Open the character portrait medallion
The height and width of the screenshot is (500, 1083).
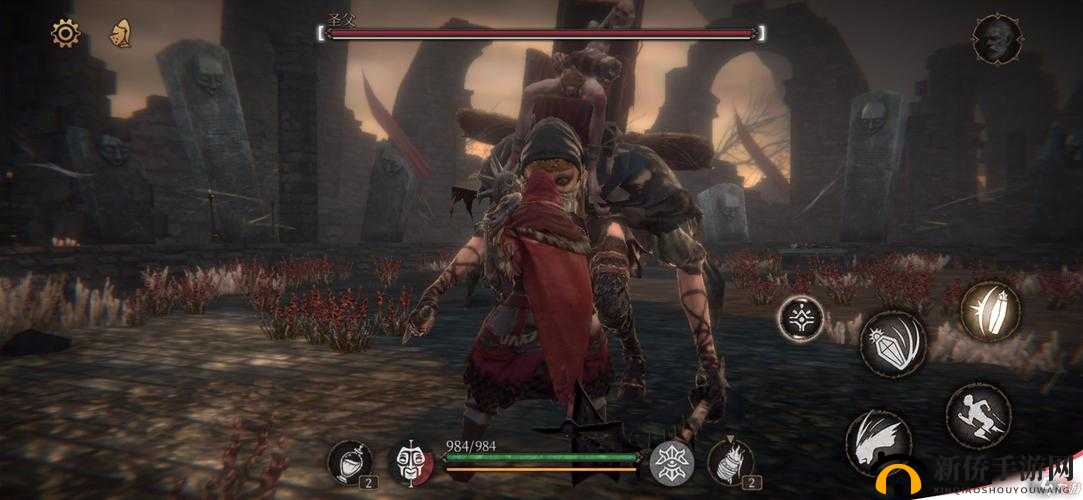(997, 39)
